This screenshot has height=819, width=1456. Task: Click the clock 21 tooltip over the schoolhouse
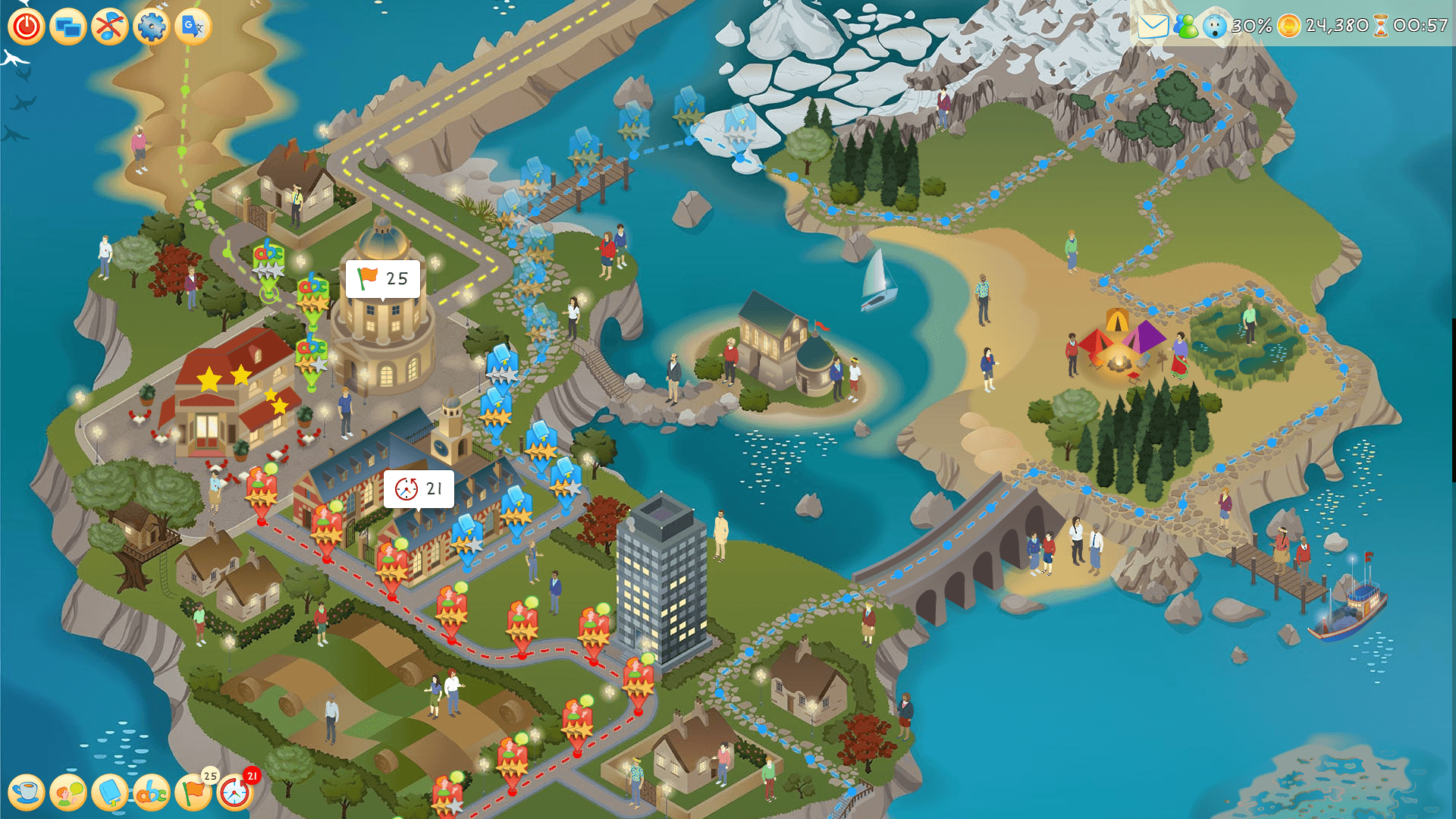419,489
